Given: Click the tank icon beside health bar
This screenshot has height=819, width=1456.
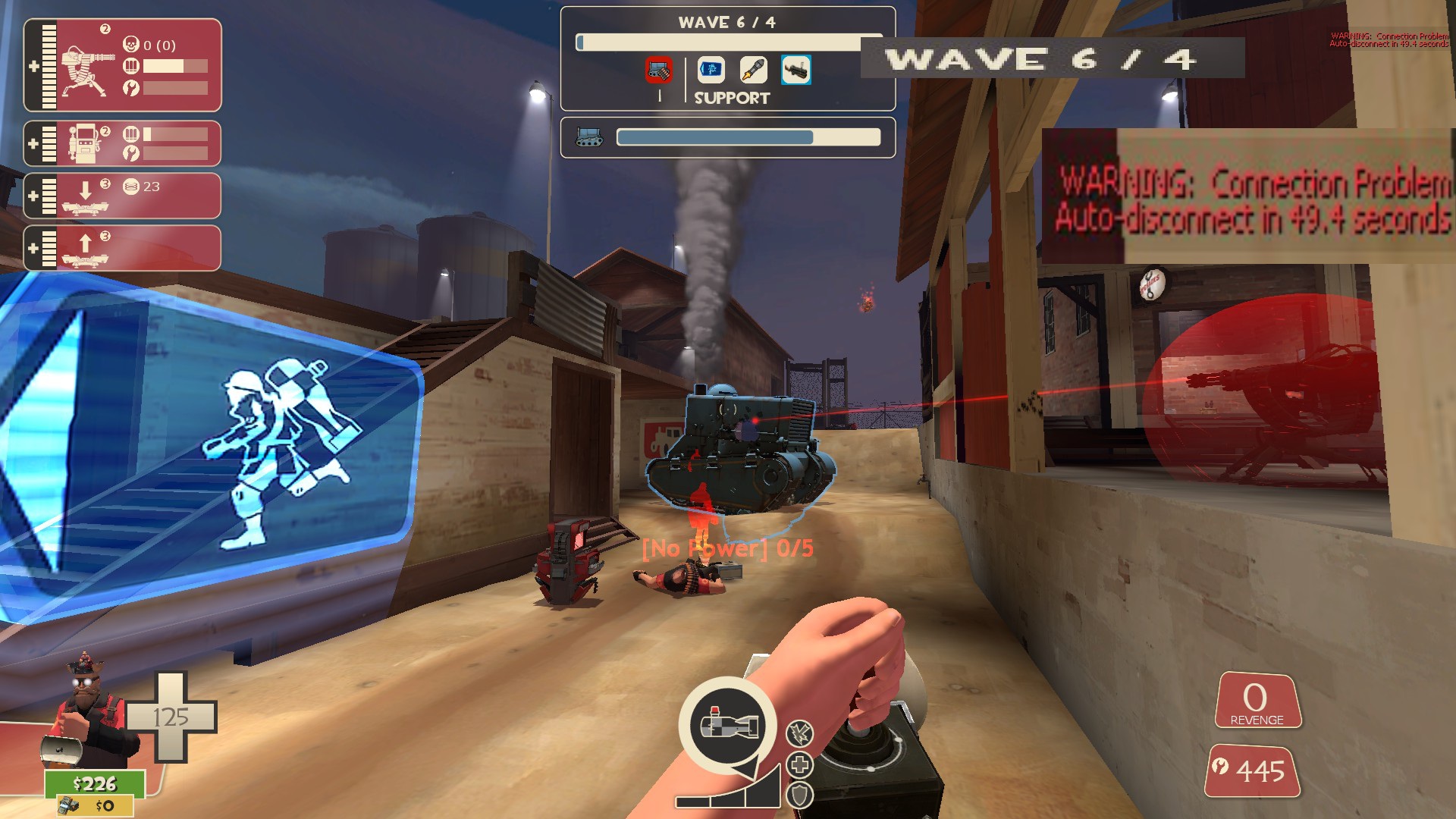Looking at the screenshot, I should coord(589,137).
